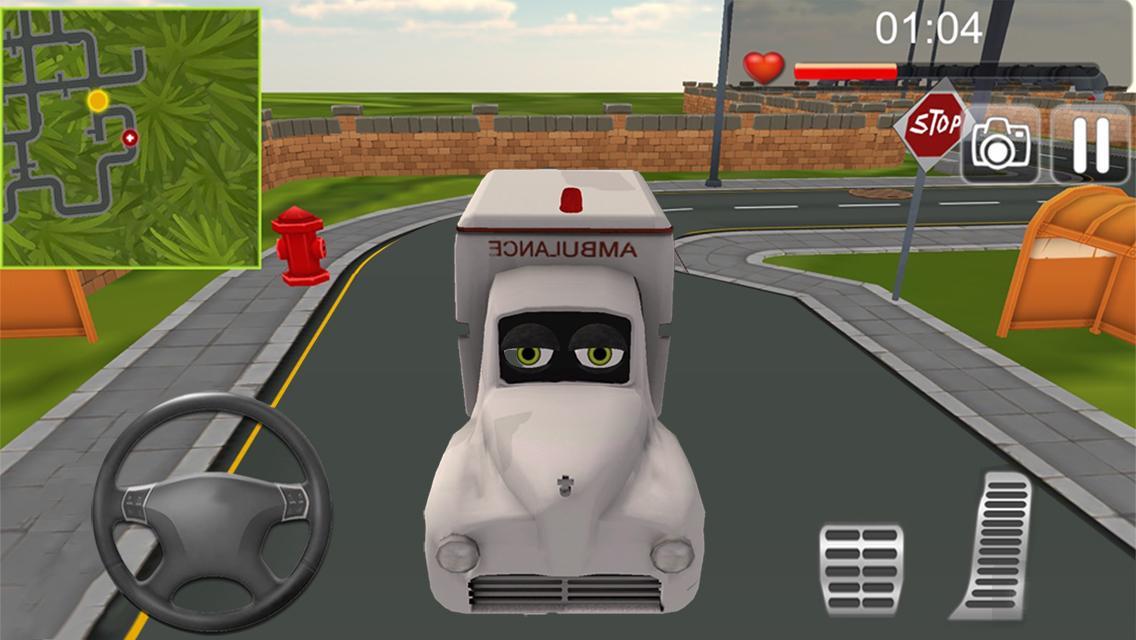Screen dimensions: 1136x640
Task: Select the red hospital marker on minimap
Action: (x=129, y=138)
